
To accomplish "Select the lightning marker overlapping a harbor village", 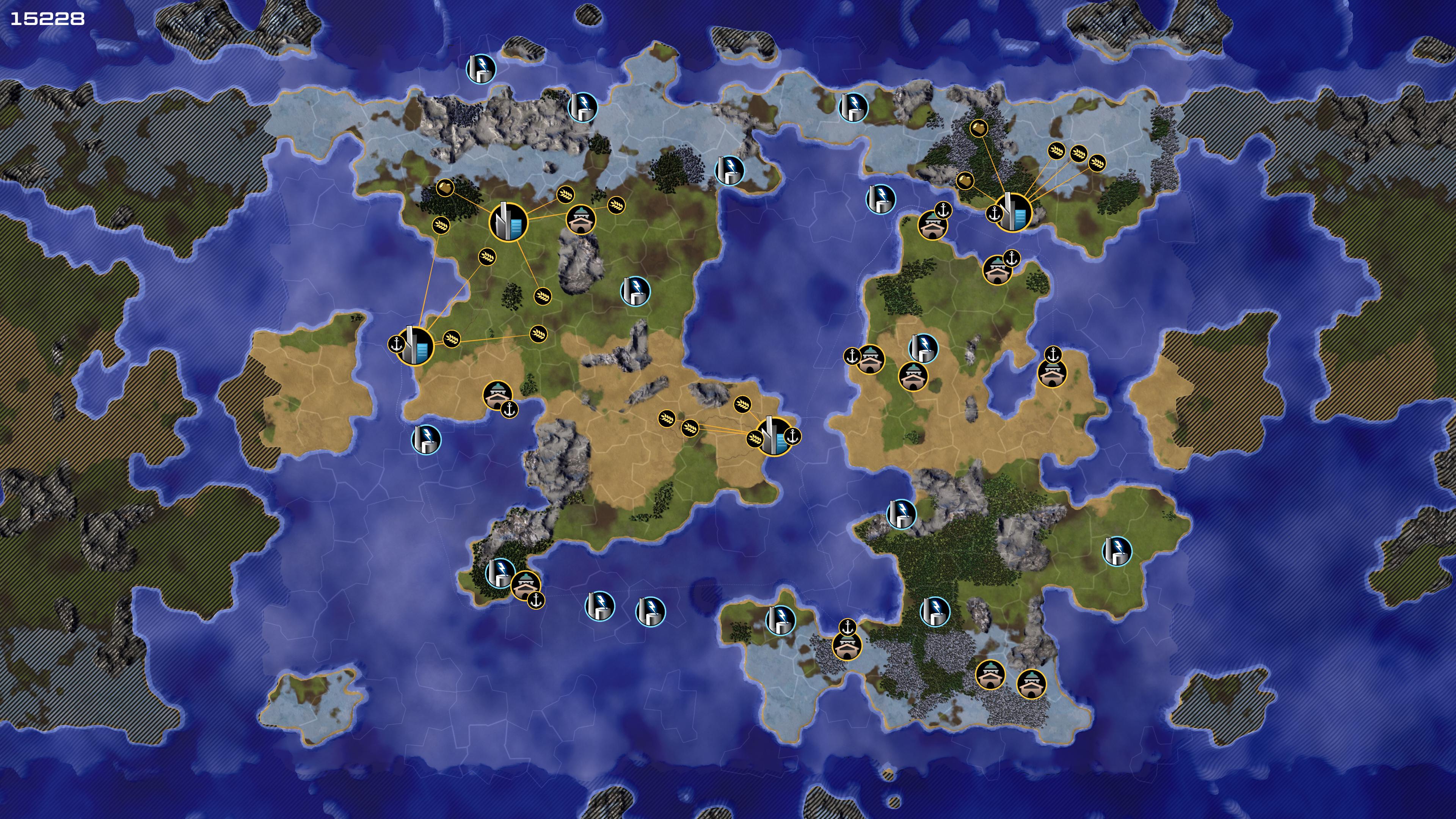I will [x=500, y=573].
